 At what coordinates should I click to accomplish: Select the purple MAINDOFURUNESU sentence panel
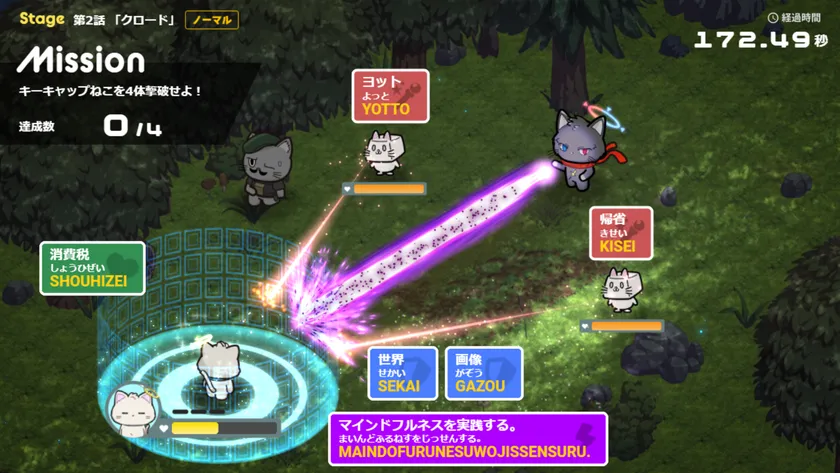[x=467, y=439]
